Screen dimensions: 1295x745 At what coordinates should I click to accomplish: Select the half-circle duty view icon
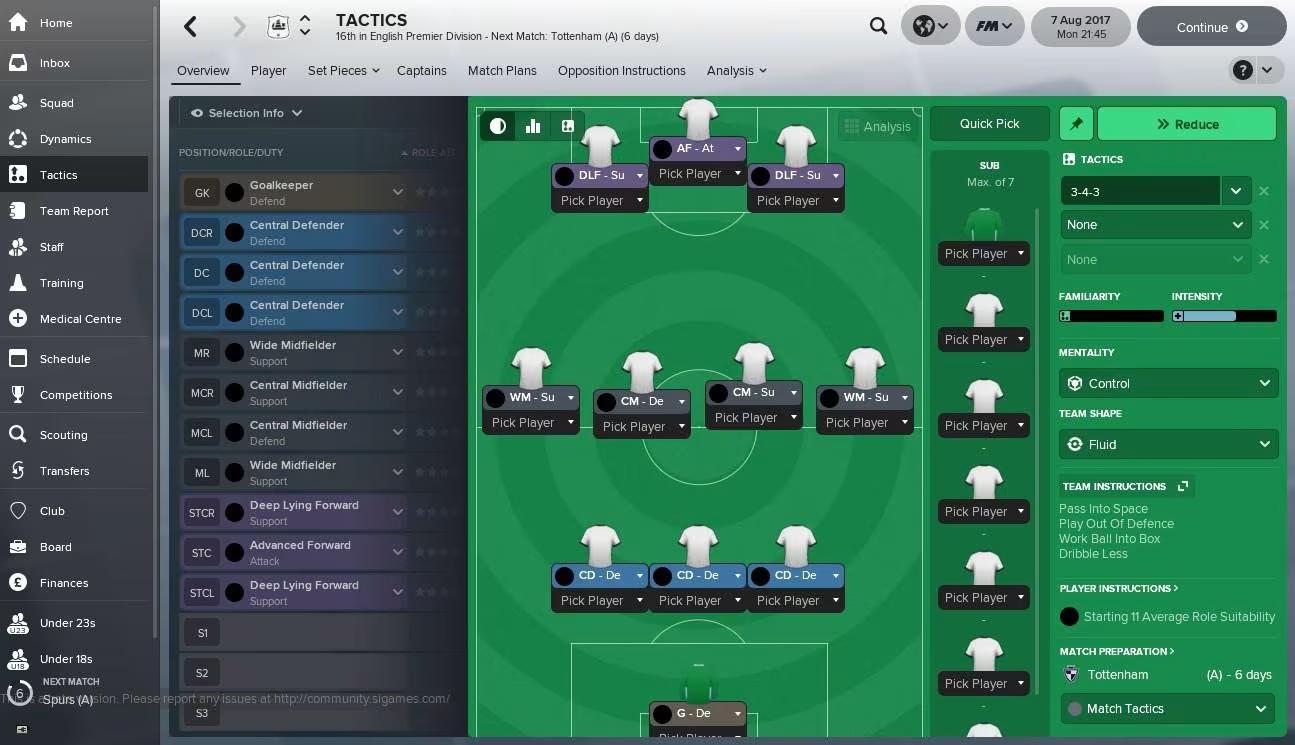pos(497,126)
